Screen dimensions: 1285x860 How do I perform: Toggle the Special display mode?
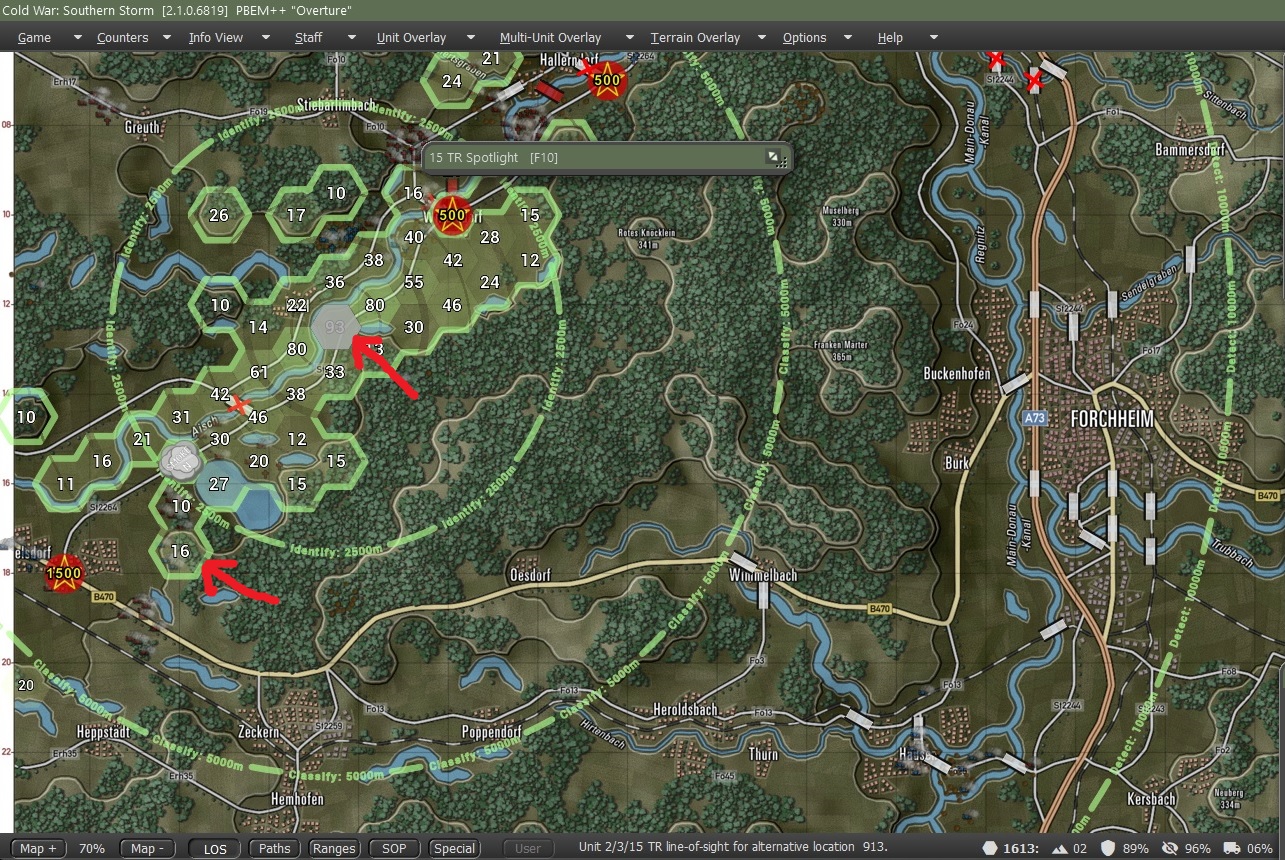tap(454, 847)
